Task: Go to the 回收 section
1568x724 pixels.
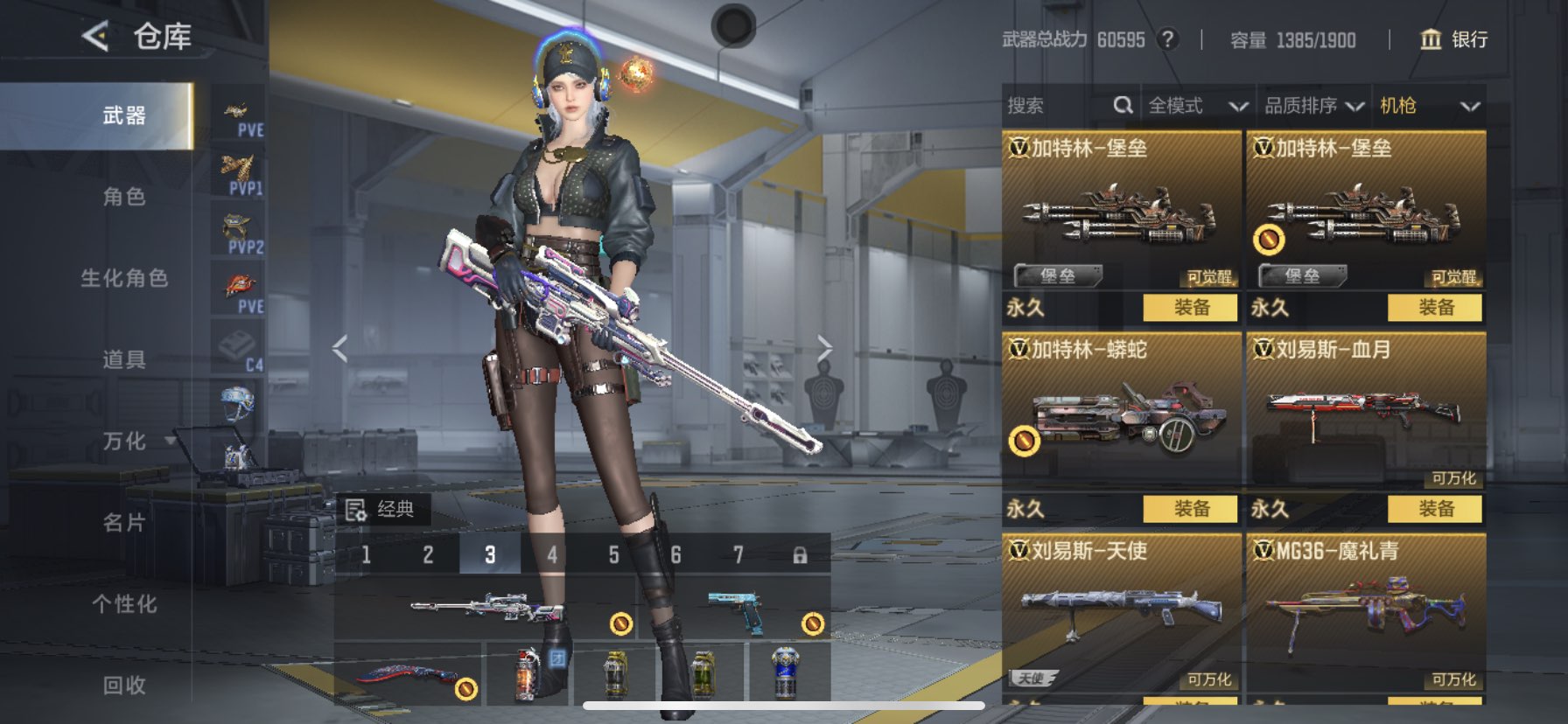Action: 124,686
